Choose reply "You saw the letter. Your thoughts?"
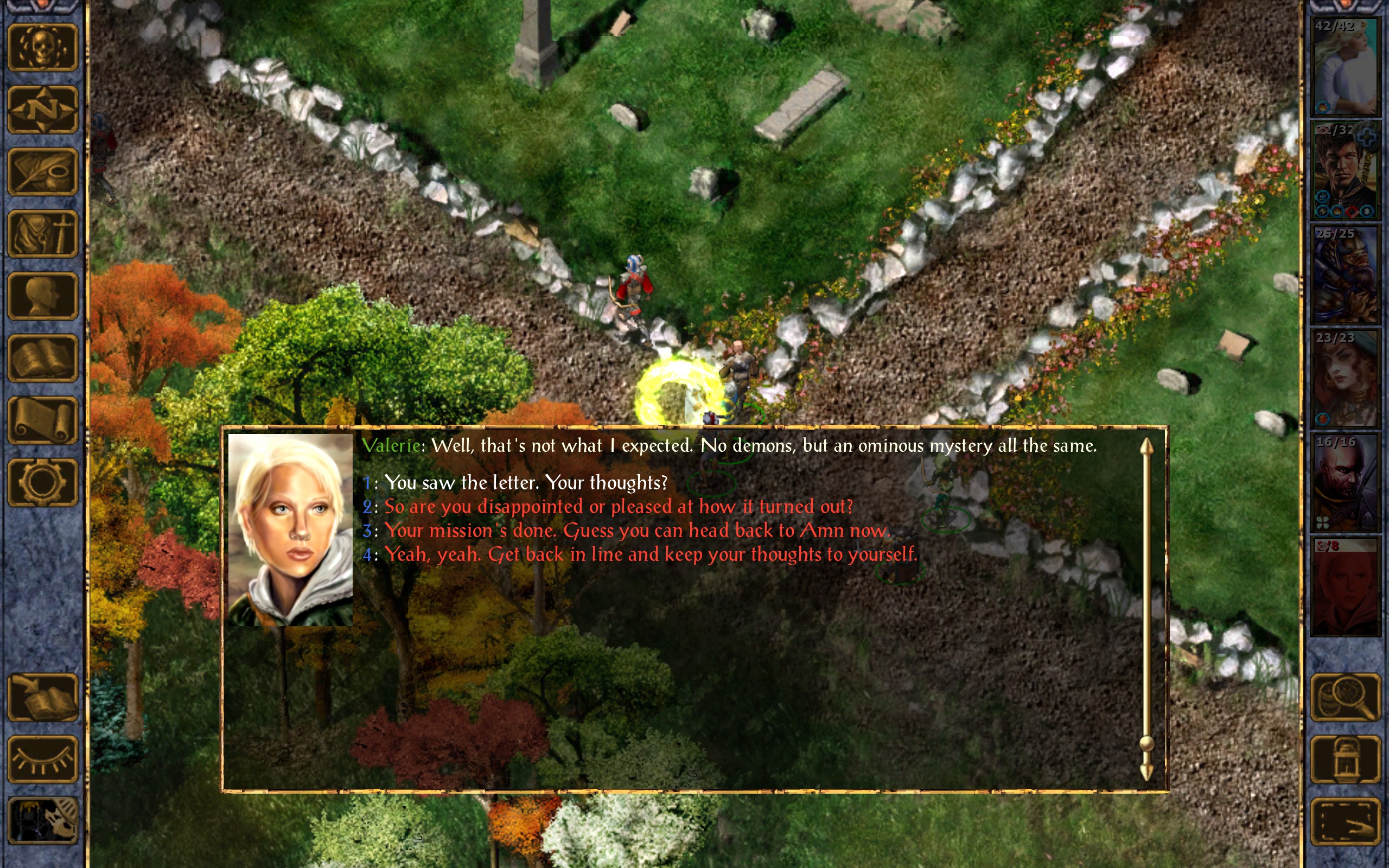 (525, 483)
